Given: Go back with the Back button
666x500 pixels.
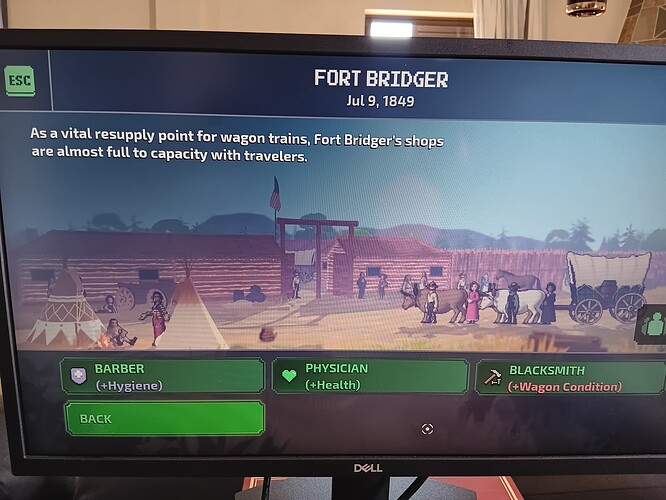Looking at the screenshot, I should coord(164,418).
